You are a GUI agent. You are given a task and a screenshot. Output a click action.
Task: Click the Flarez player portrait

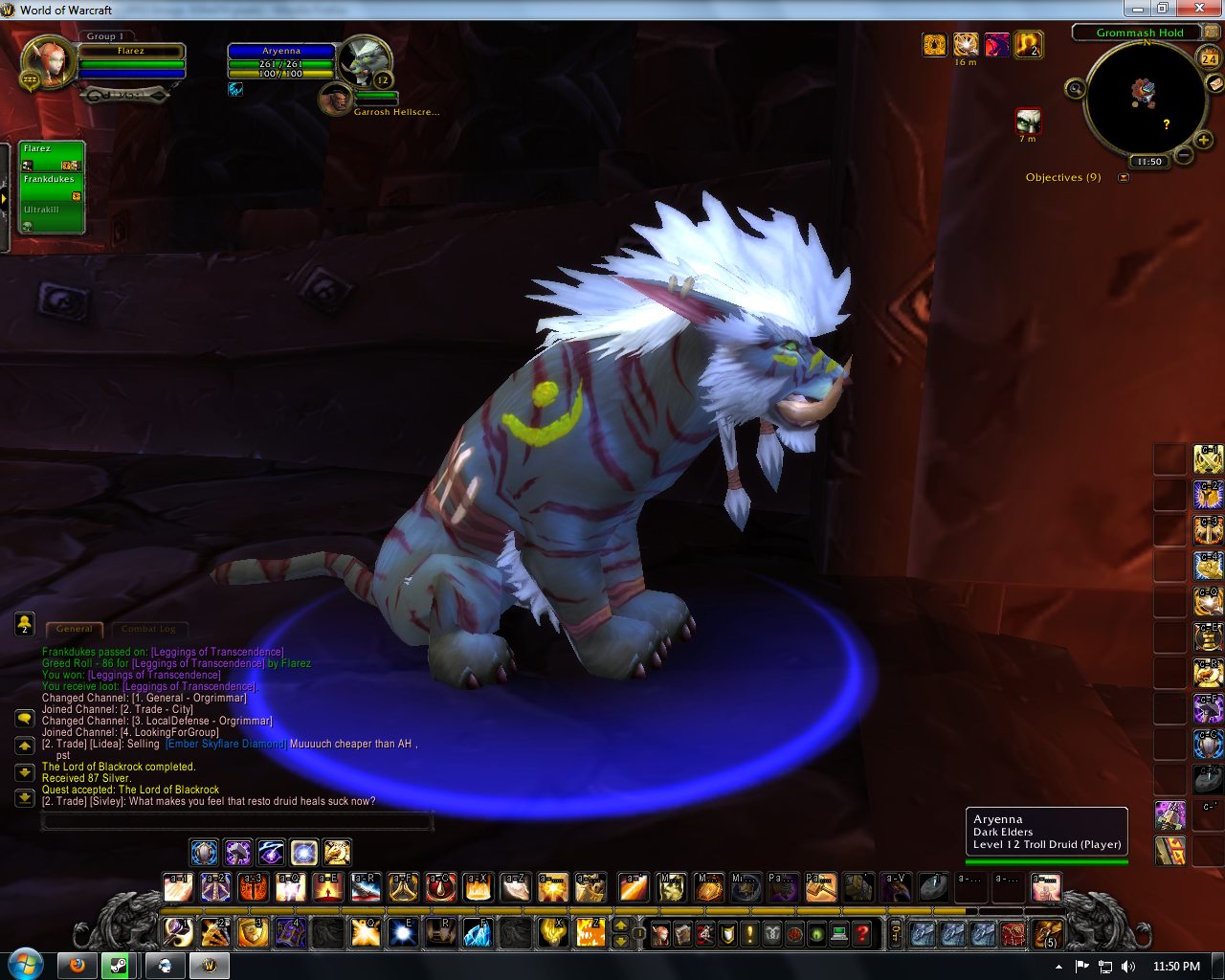point(47,63)
